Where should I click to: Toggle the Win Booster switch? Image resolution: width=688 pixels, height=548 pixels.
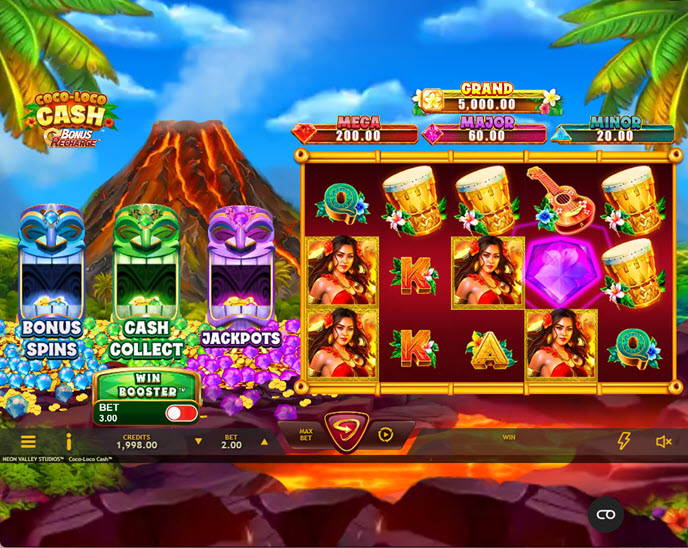tap(181, 413)
